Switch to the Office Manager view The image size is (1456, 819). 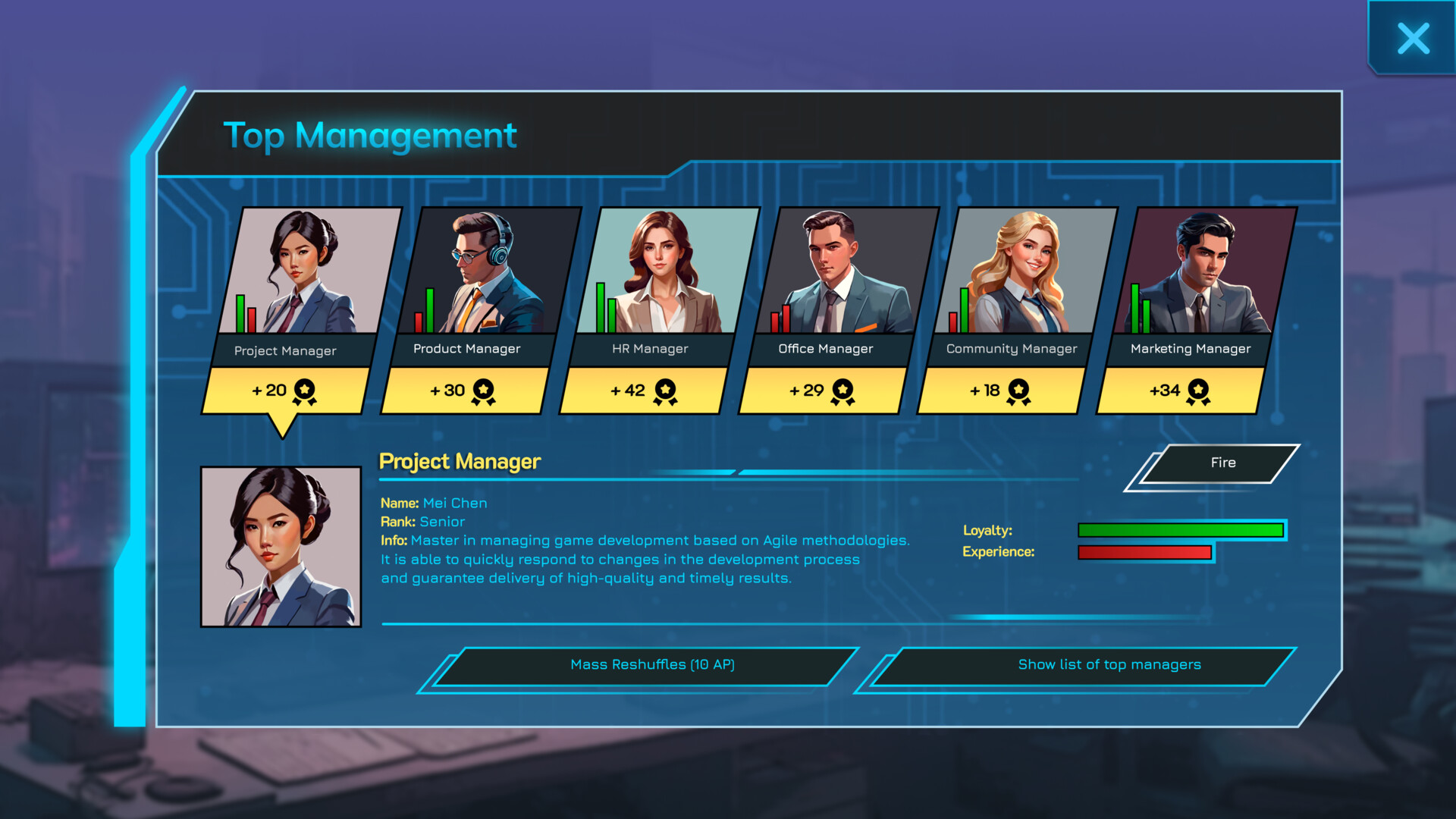point(842,273)
